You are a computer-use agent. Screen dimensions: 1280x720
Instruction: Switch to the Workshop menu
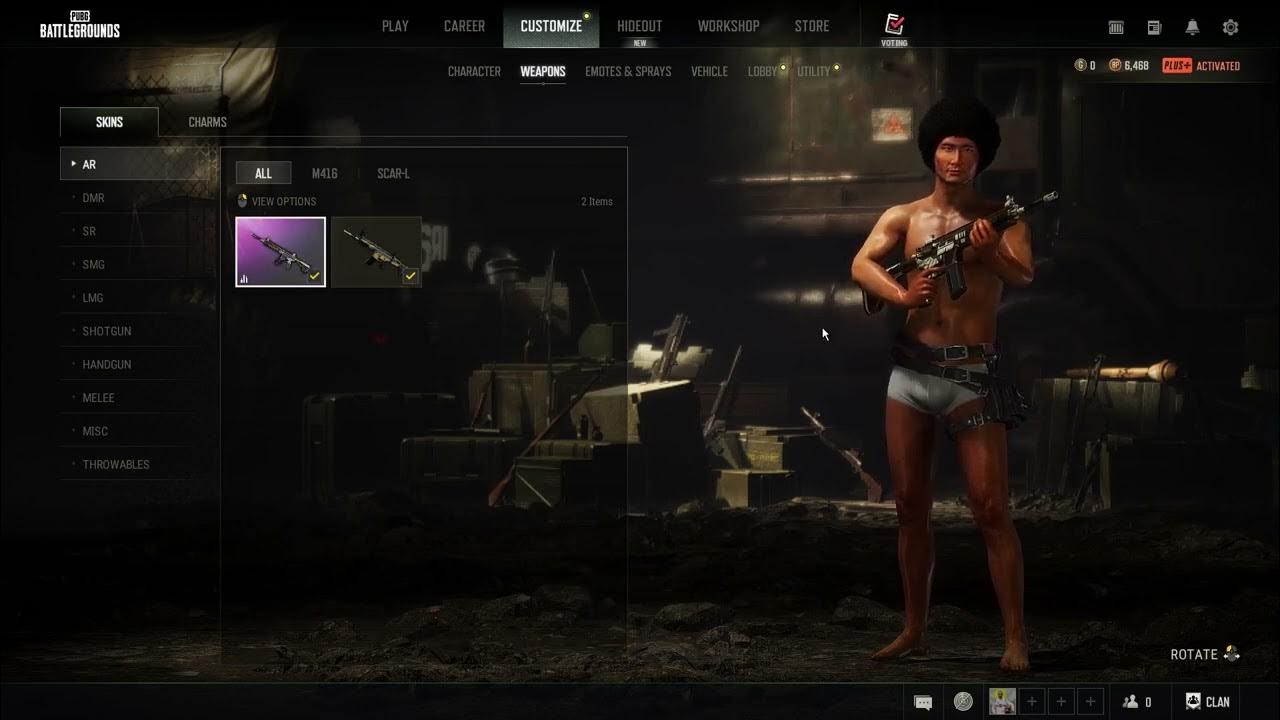(728, 26)
